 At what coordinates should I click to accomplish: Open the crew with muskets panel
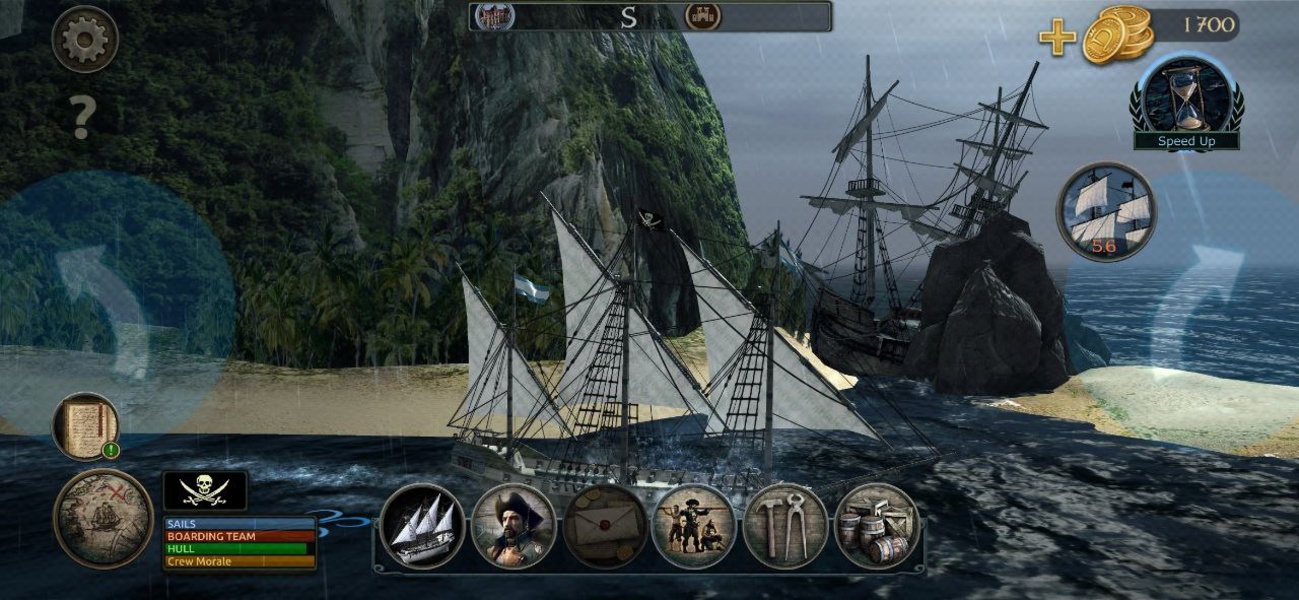coord(694,526)
